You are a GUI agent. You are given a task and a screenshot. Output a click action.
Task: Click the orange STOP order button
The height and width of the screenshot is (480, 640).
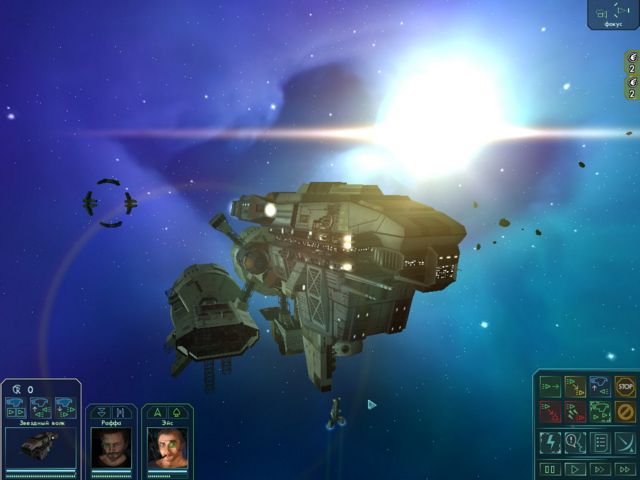(625, 386)
